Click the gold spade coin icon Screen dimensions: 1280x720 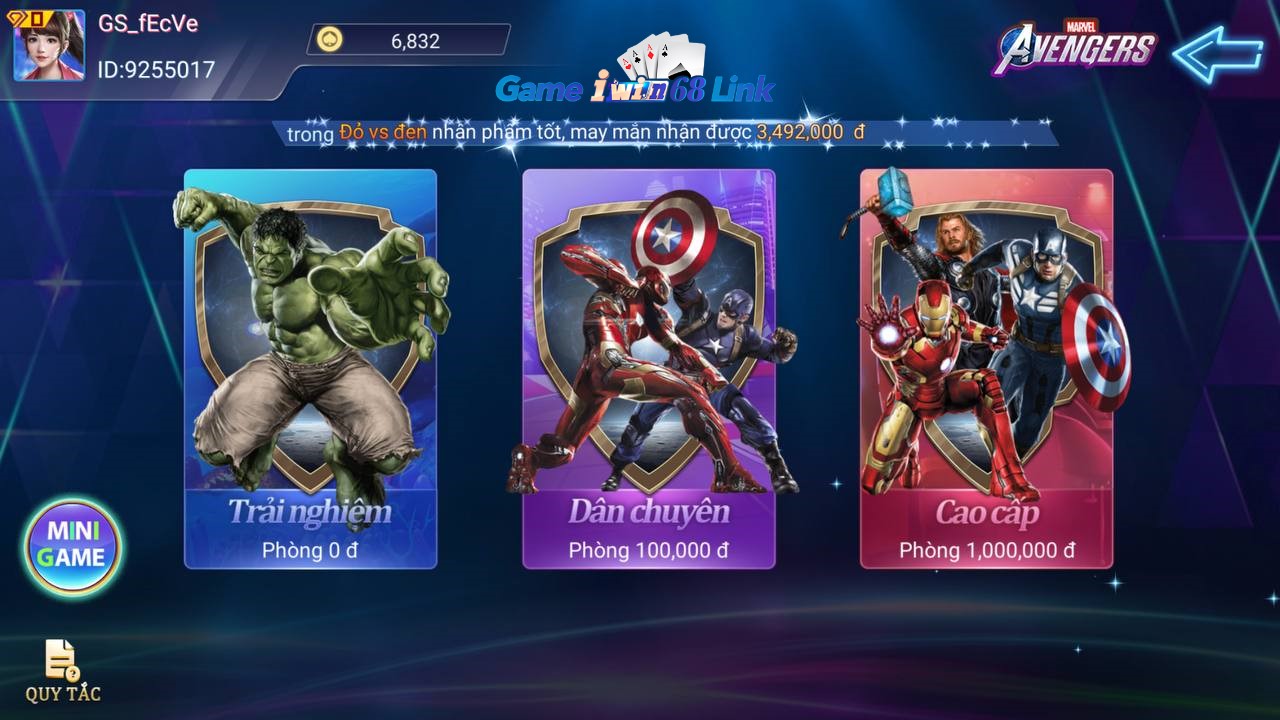327,40
